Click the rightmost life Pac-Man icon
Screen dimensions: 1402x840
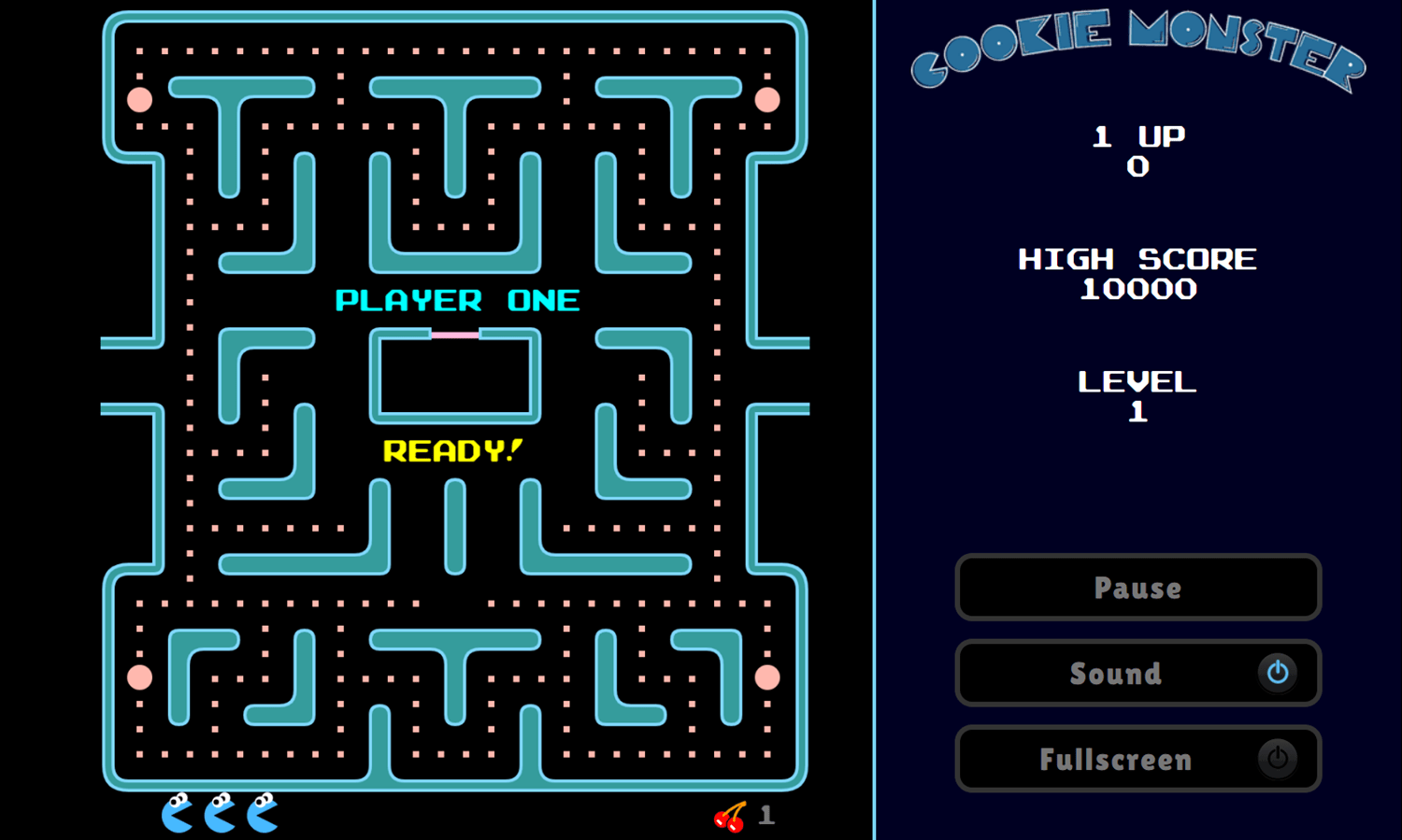(262, 812)
